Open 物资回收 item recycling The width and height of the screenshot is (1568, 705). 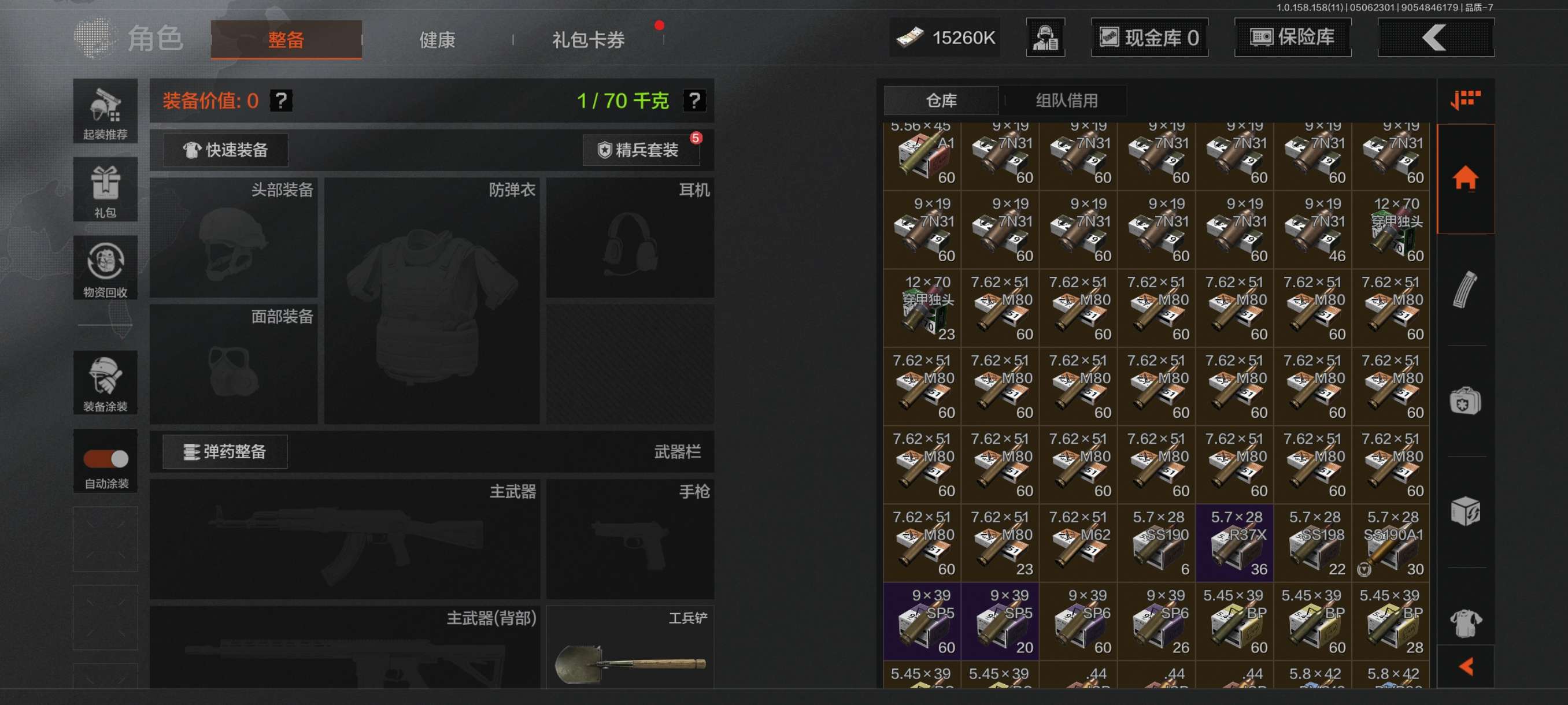click(105, 268)
